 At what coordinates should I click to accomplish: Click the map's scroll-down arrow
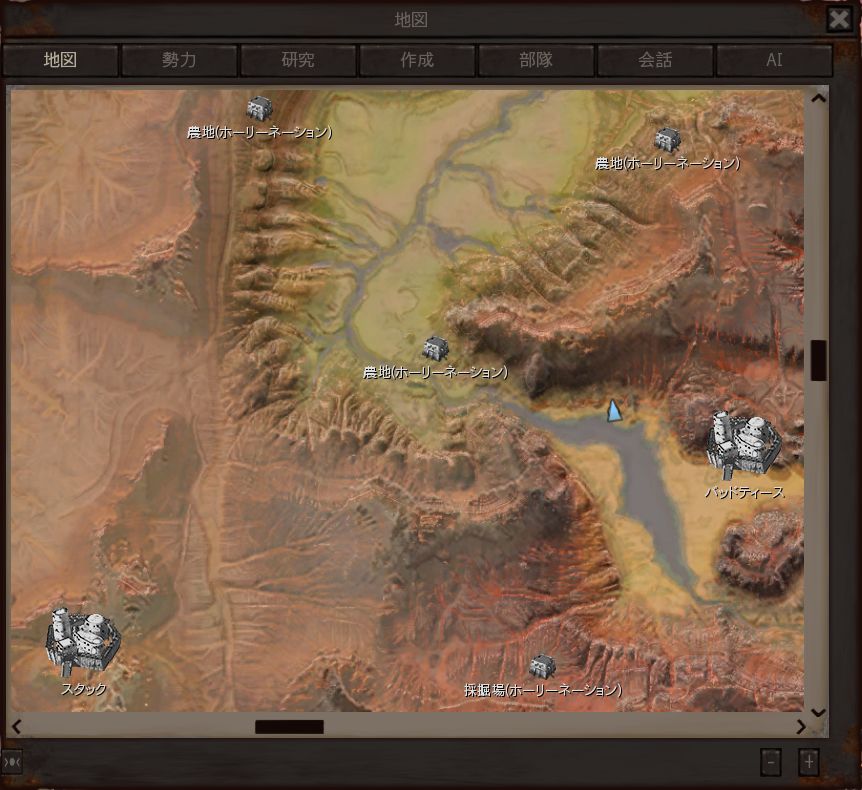(818, 712)
